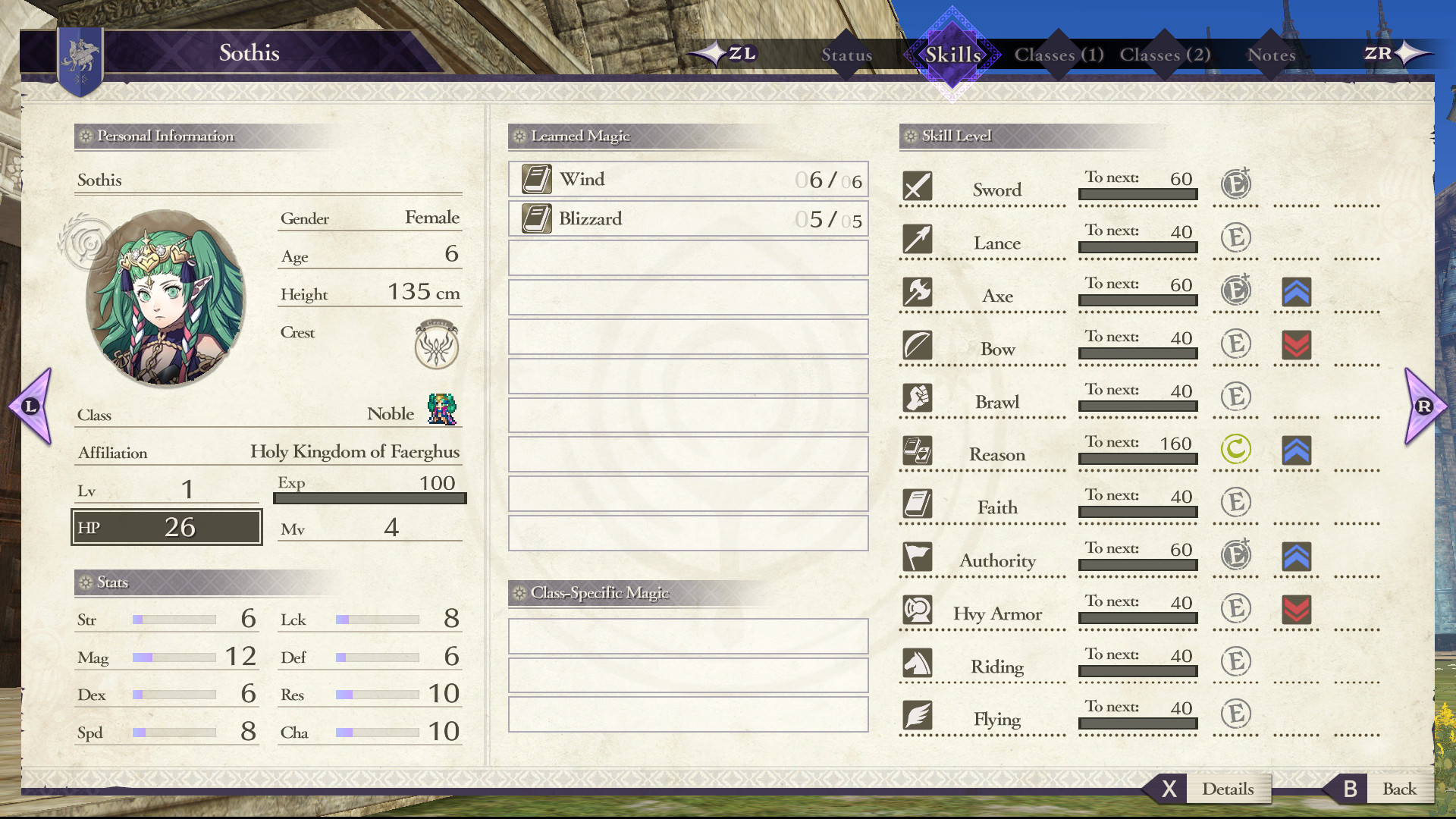Screen dimensions: 1456x819
Task: Switch to the Status tab
Action: 846,55
